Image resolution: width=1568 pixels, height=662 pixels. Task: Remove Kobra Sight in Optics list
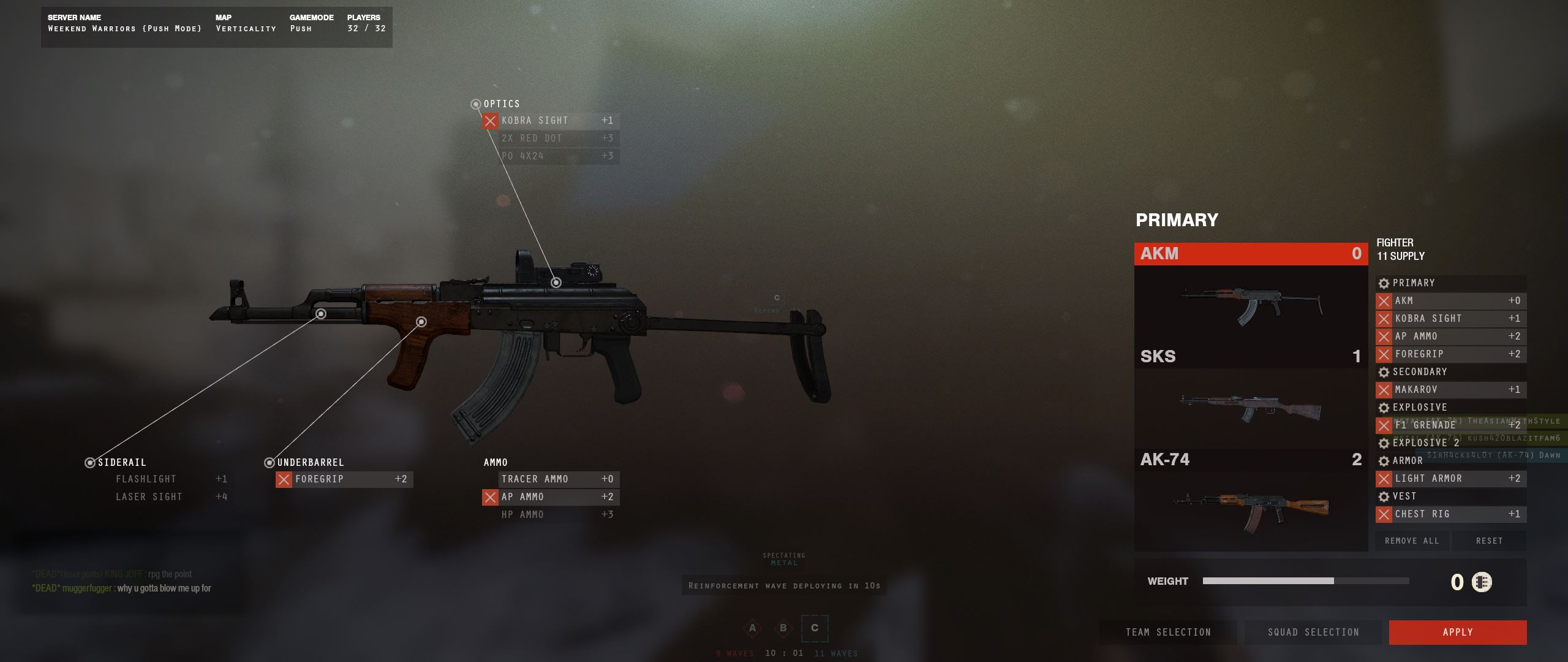(490, 121)
